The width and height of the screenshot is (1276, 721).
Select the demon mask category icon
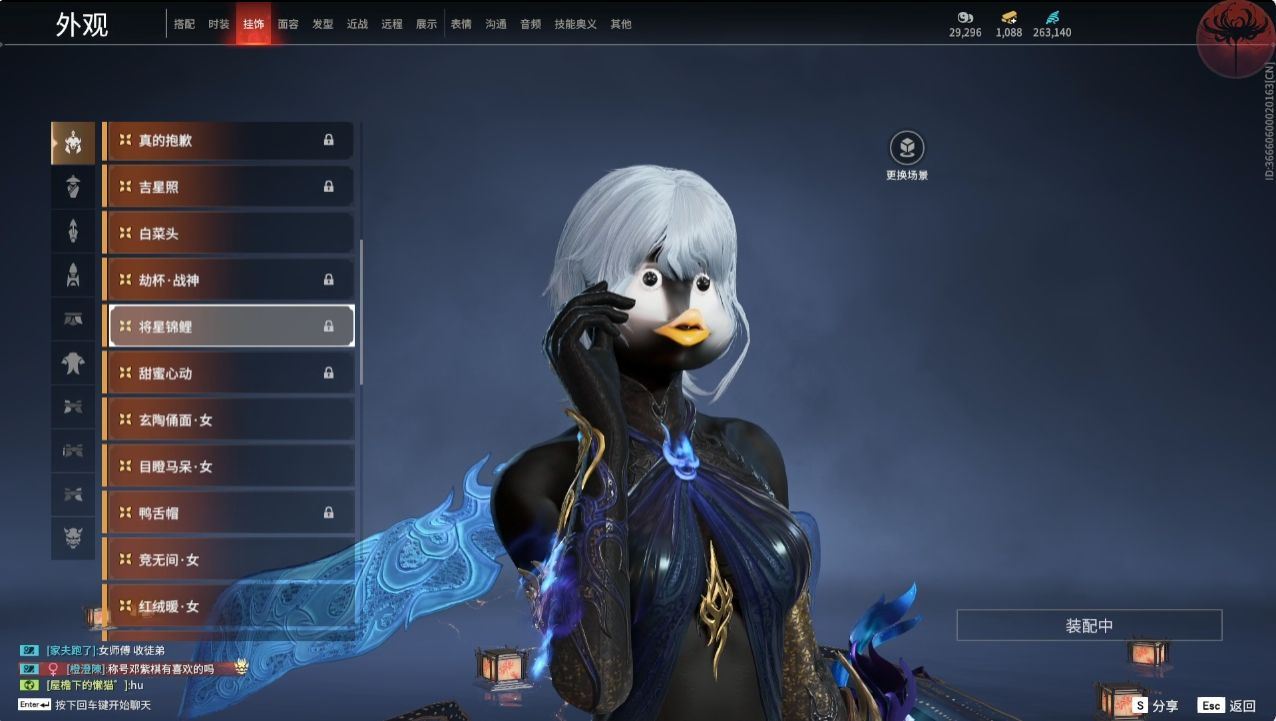[73, 538]
